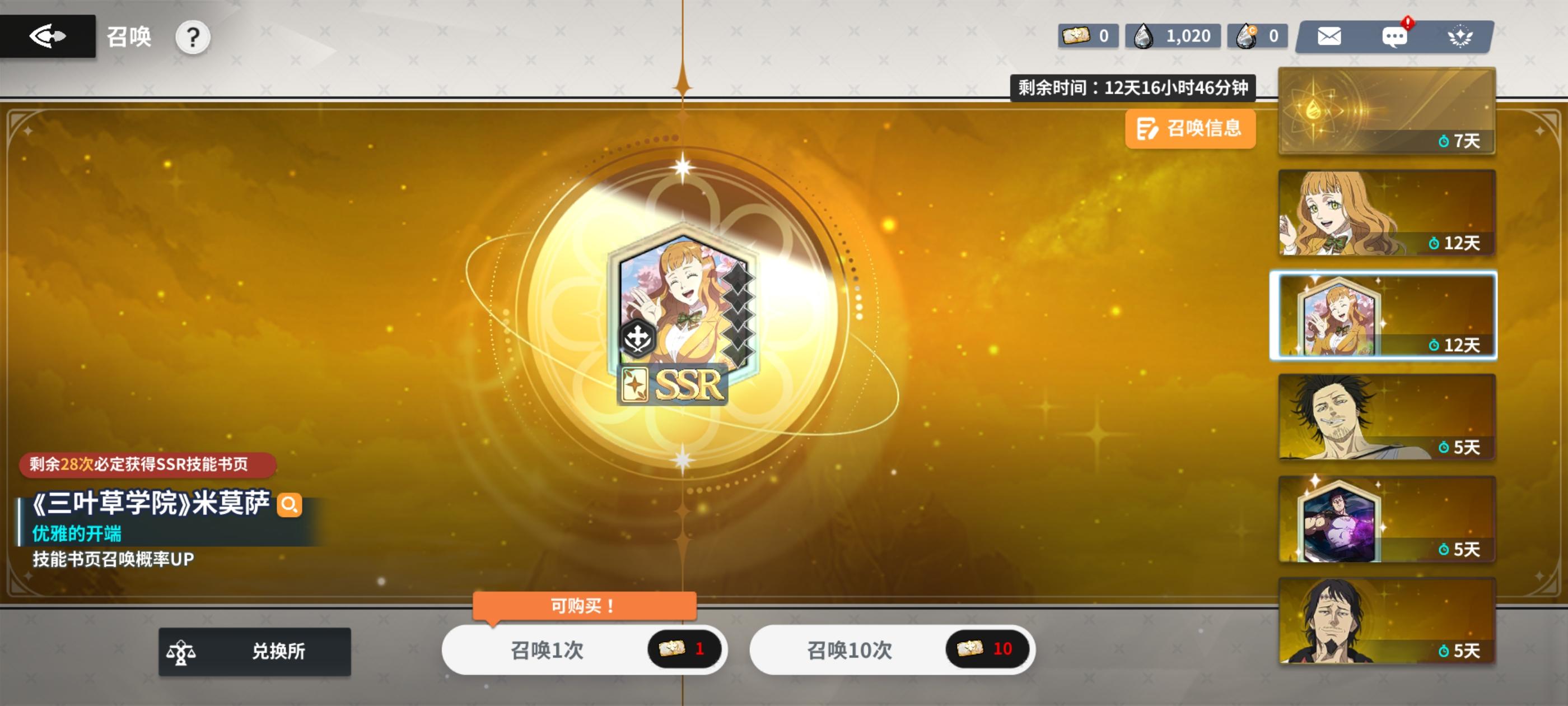Select the 7天 crystal banner thumbnail
The width and height of the screenshot is (1568, 706).
coord(1385,111)
